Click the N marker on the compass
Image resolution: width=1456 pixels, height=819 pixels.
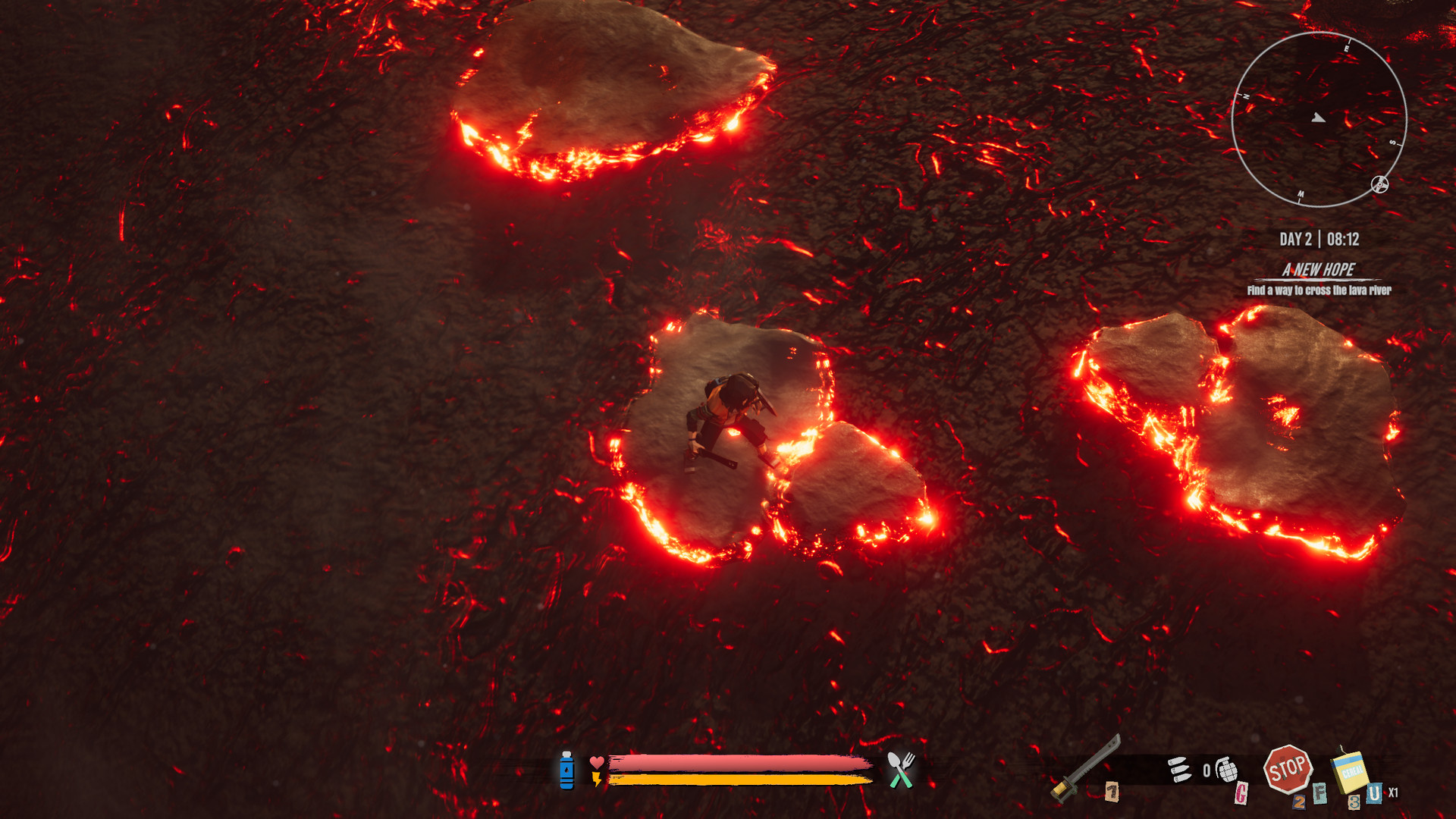point(1246,96)
